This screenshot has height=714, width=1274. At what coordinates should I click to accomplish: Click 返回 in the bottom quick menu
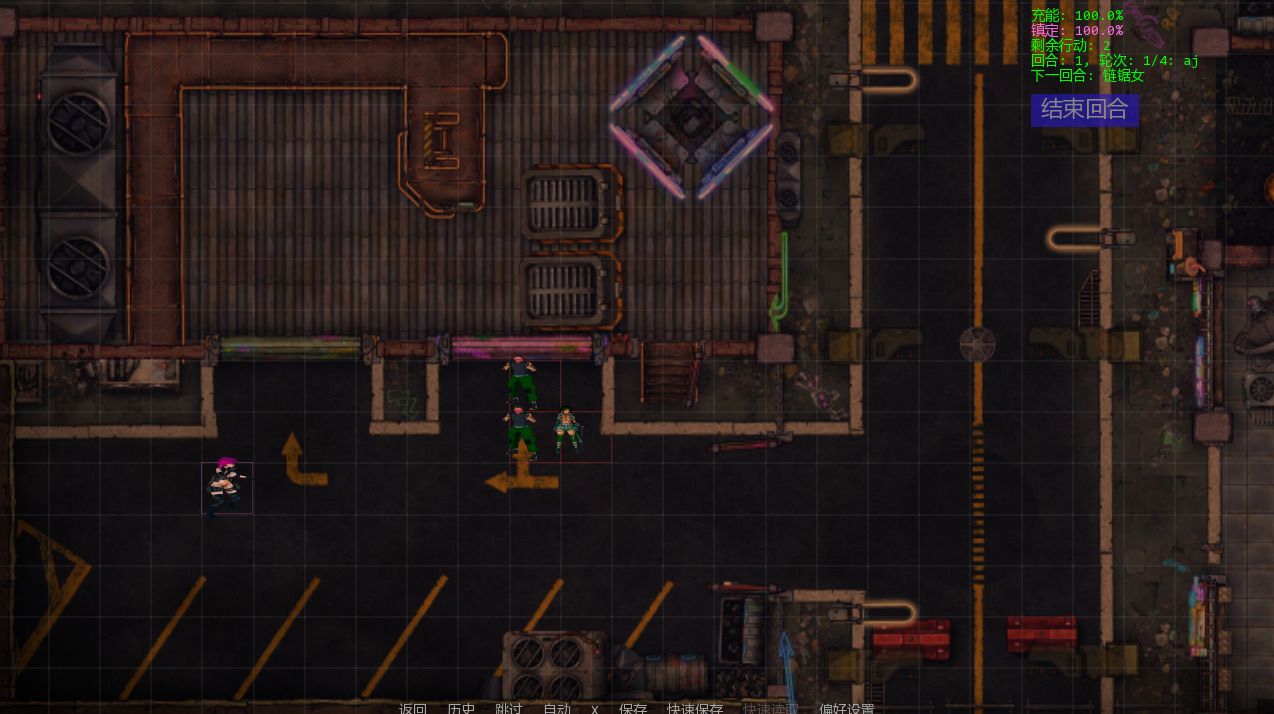[413, 708]
